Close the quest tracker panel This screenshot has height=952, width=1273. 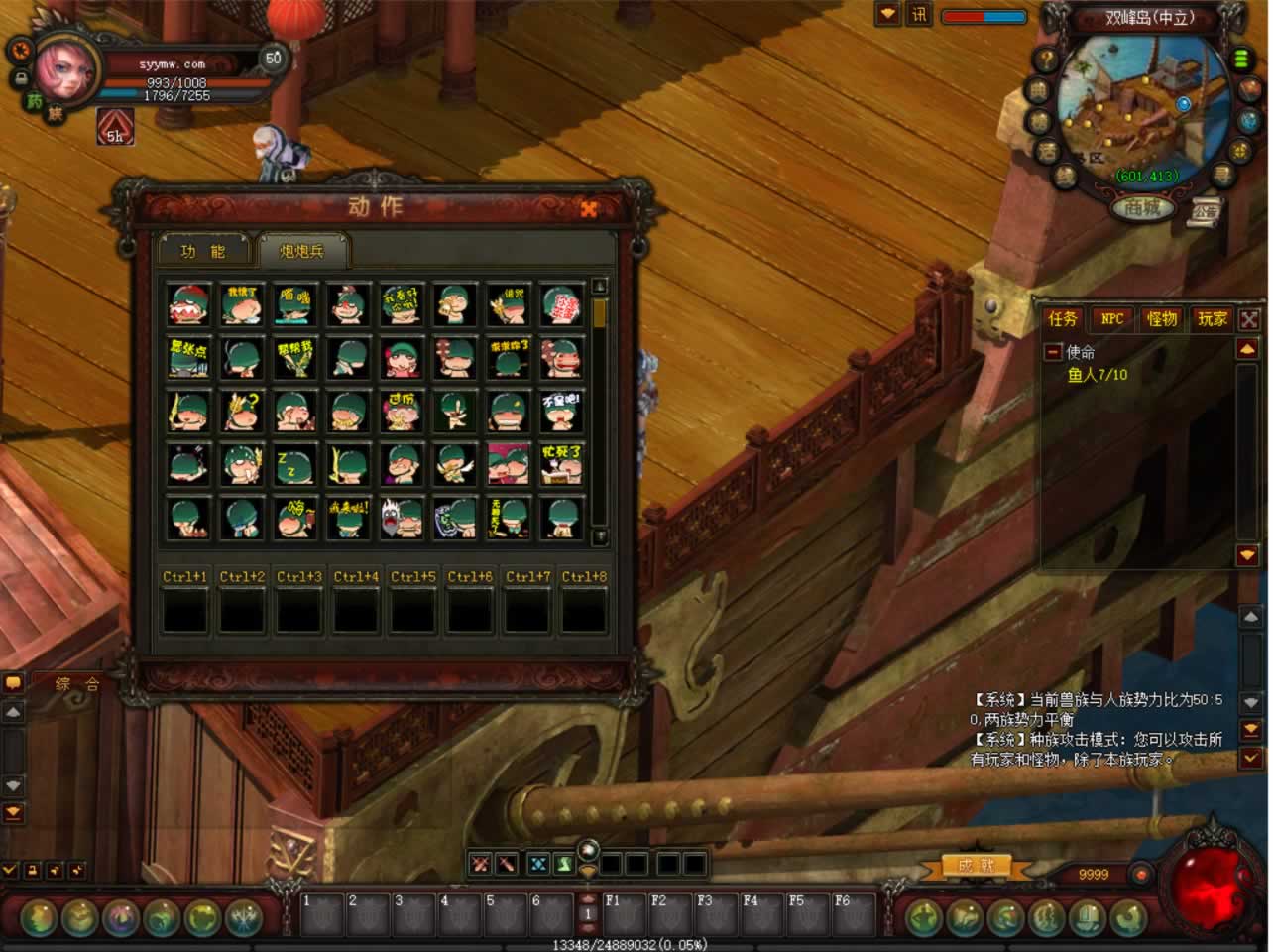point(1249,319)
